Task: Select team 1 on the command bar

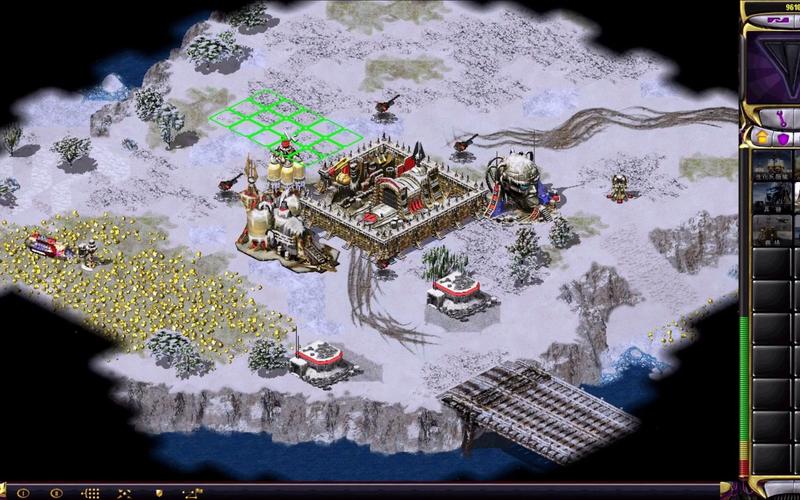Action: point(21,493)
